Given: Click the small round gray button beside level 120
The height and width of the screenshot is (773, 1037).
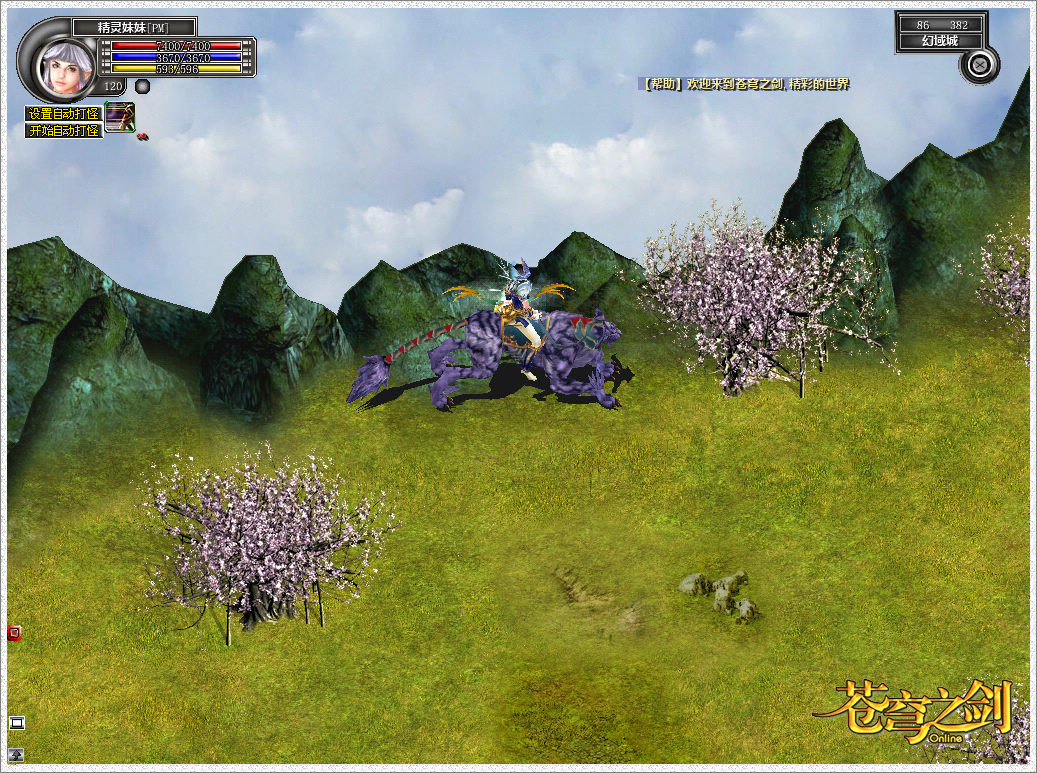Looking at the screenshot, I should pyautogui.click(x=143, y=86).
